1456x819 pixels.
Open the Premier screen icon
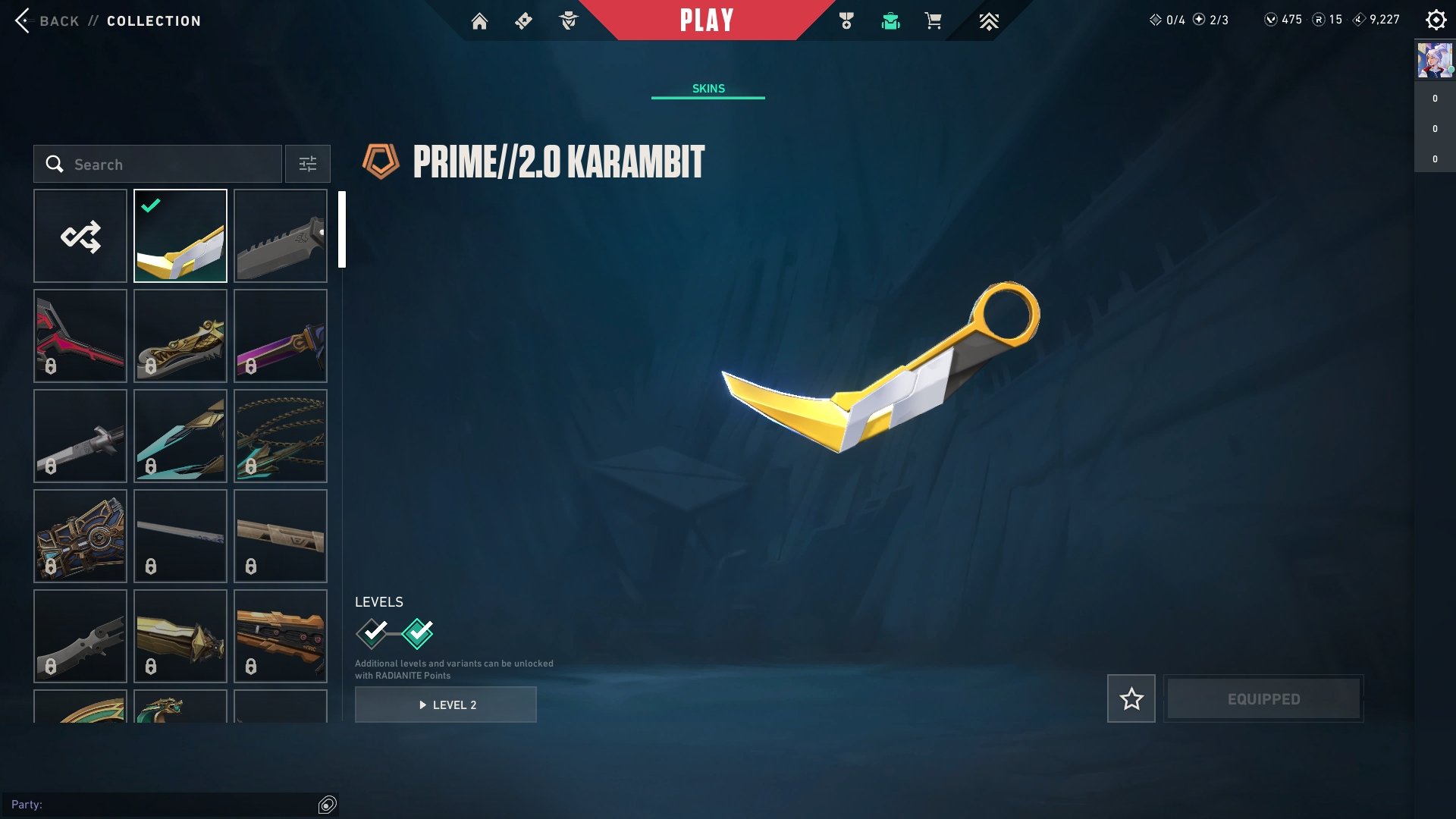click(x=990, y=21)
